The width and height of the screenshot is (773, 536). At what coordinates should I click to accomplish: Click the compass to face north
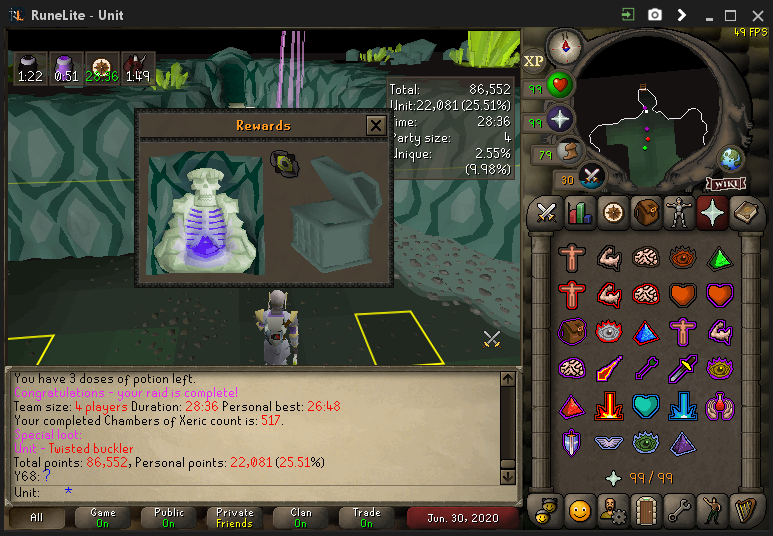564,46
